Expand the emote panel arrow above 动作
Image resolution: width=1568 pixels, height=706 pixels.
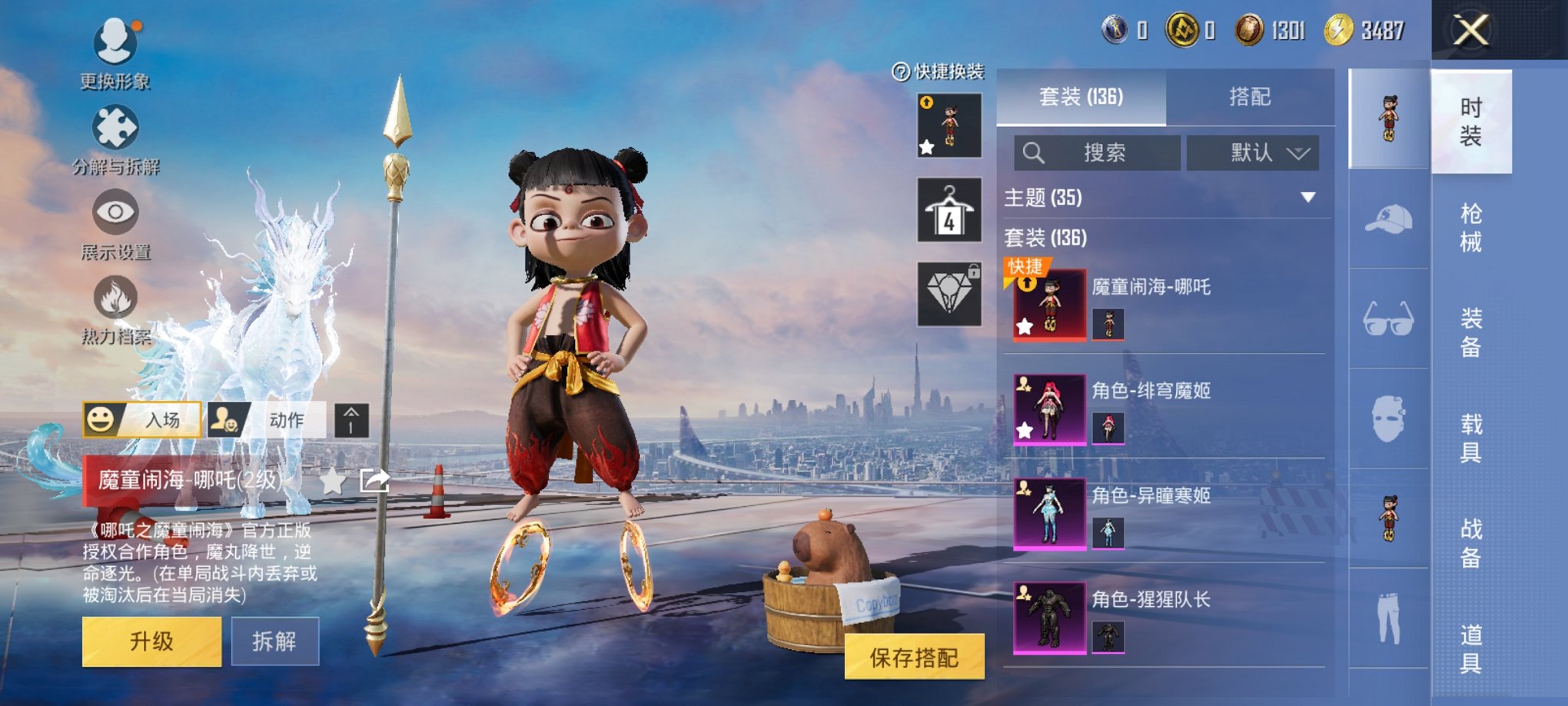[352, 421]
